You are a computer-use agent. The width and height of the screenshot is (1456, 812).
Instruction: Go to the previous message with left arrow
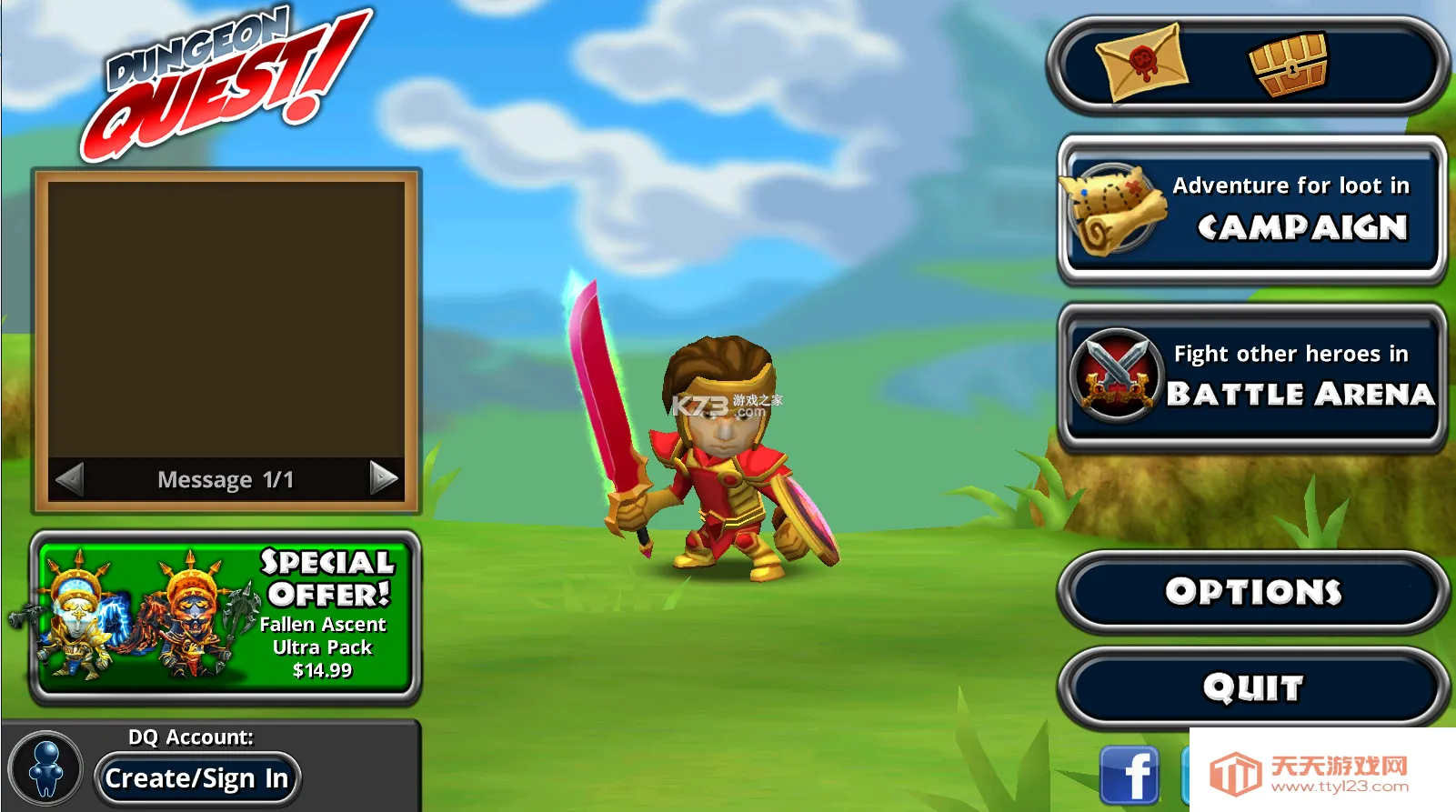coord(70,478)
